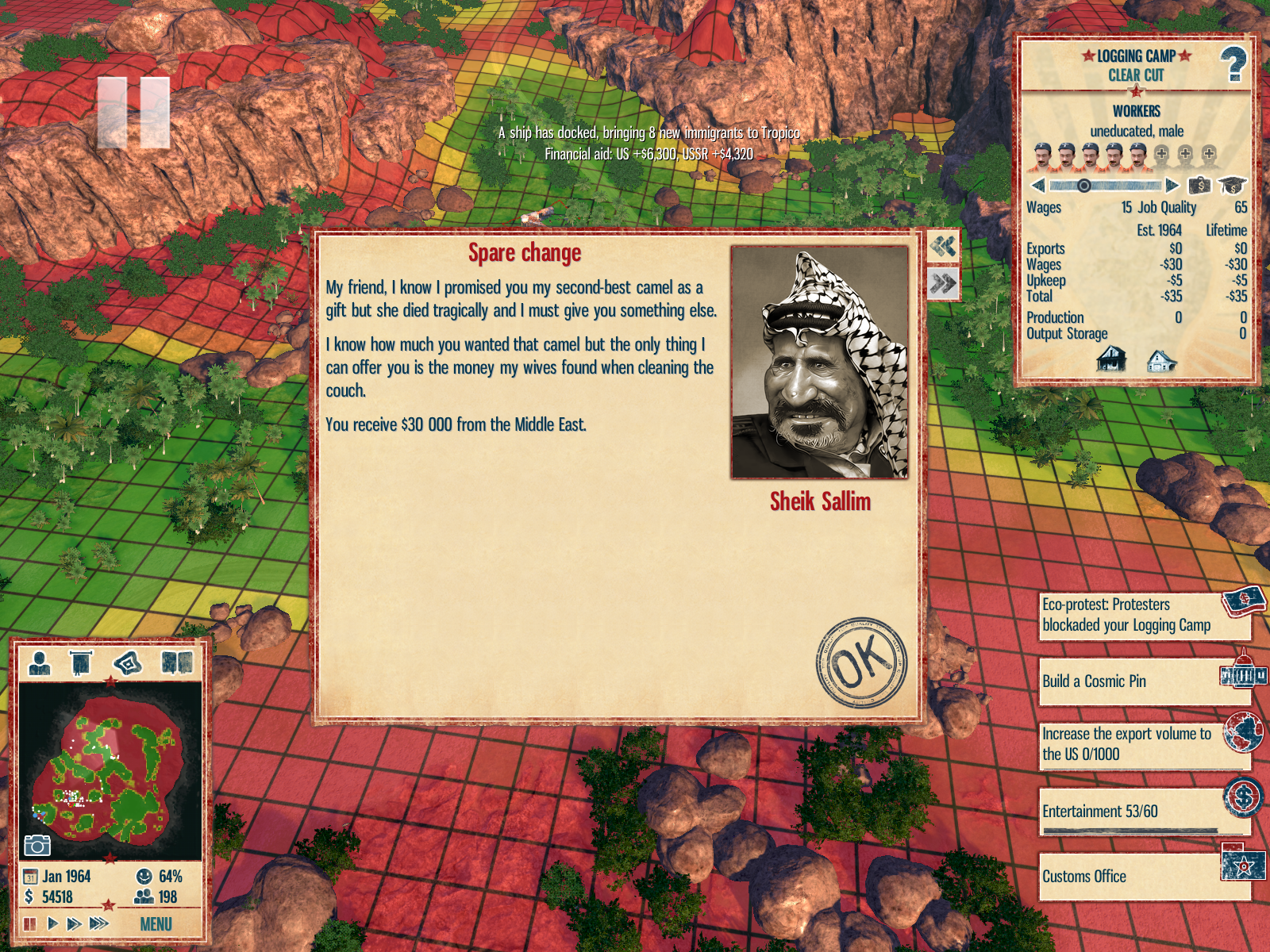Open the Logging Camp help question mark

(1233, 64)
